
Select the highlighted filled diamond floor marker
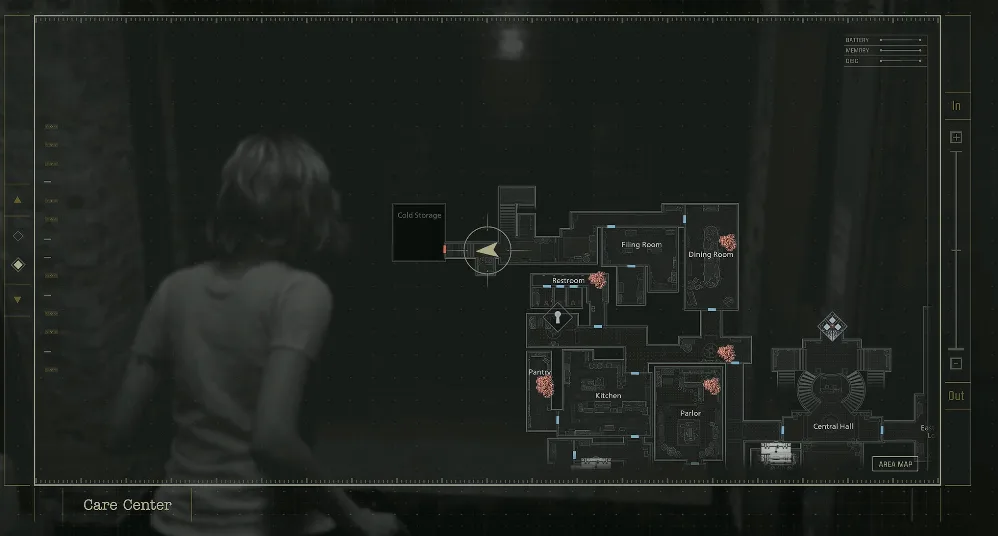[17, 265]
